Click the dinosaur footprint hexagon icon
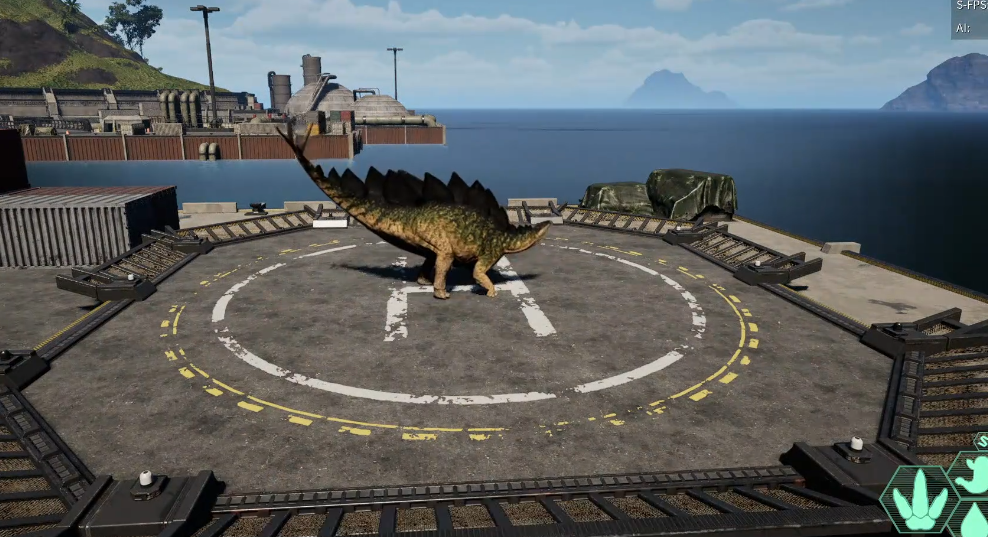The width and height of the screenshot is (988, 537). click(919, 500)
